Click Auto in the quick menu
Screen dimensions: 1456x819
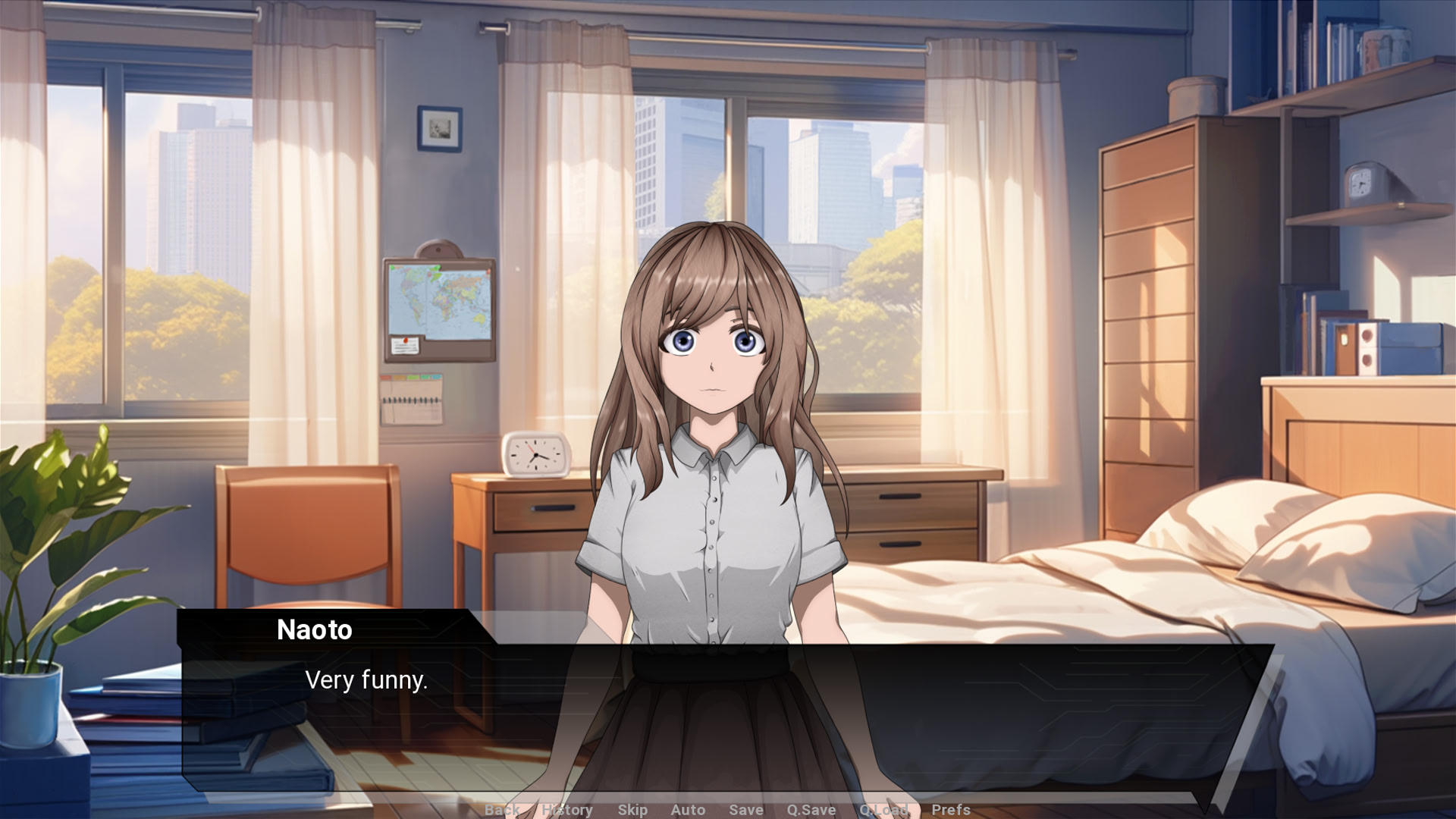click(x=688, y=810)
